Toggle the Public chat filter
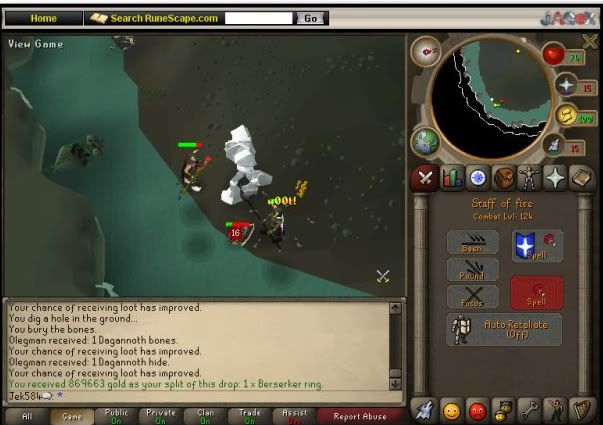 click(116, 415)
